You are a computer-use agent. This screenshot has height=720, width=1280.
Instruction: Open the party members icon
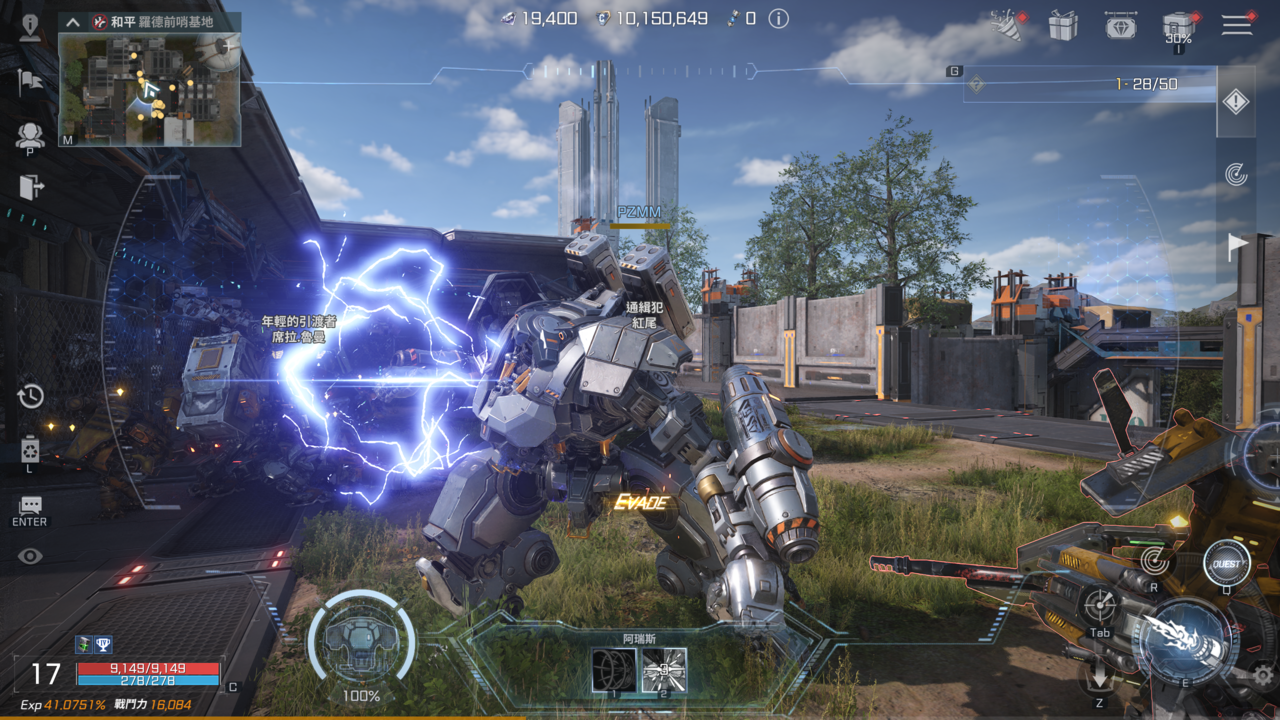pyautogui.click(x=30, y=135)
